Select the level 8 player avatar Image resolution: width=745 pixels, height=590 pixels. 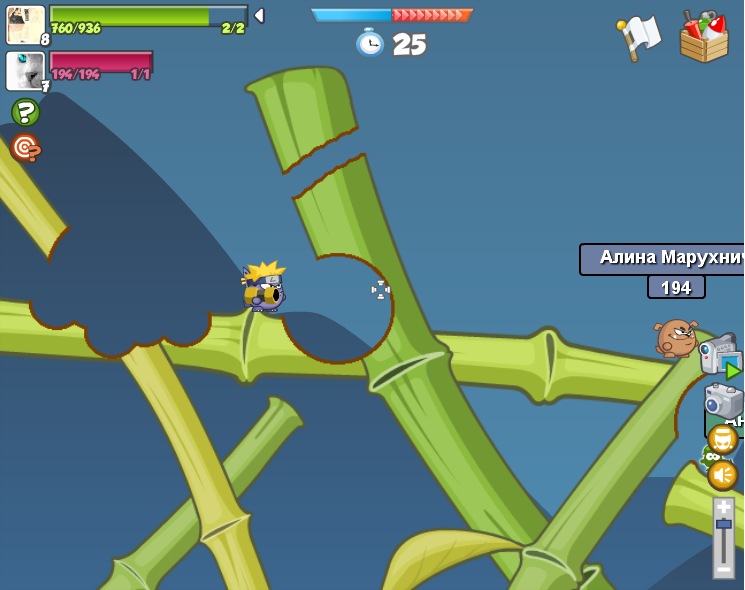(x=25, y=24)
